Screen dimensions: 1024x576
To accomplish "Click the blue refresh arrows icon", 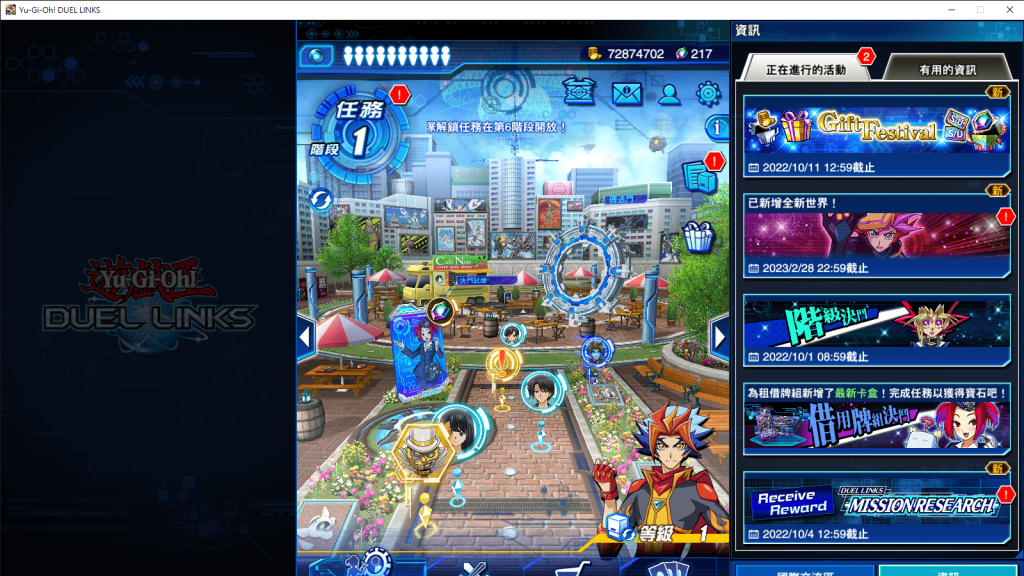I will click(321, 199).
